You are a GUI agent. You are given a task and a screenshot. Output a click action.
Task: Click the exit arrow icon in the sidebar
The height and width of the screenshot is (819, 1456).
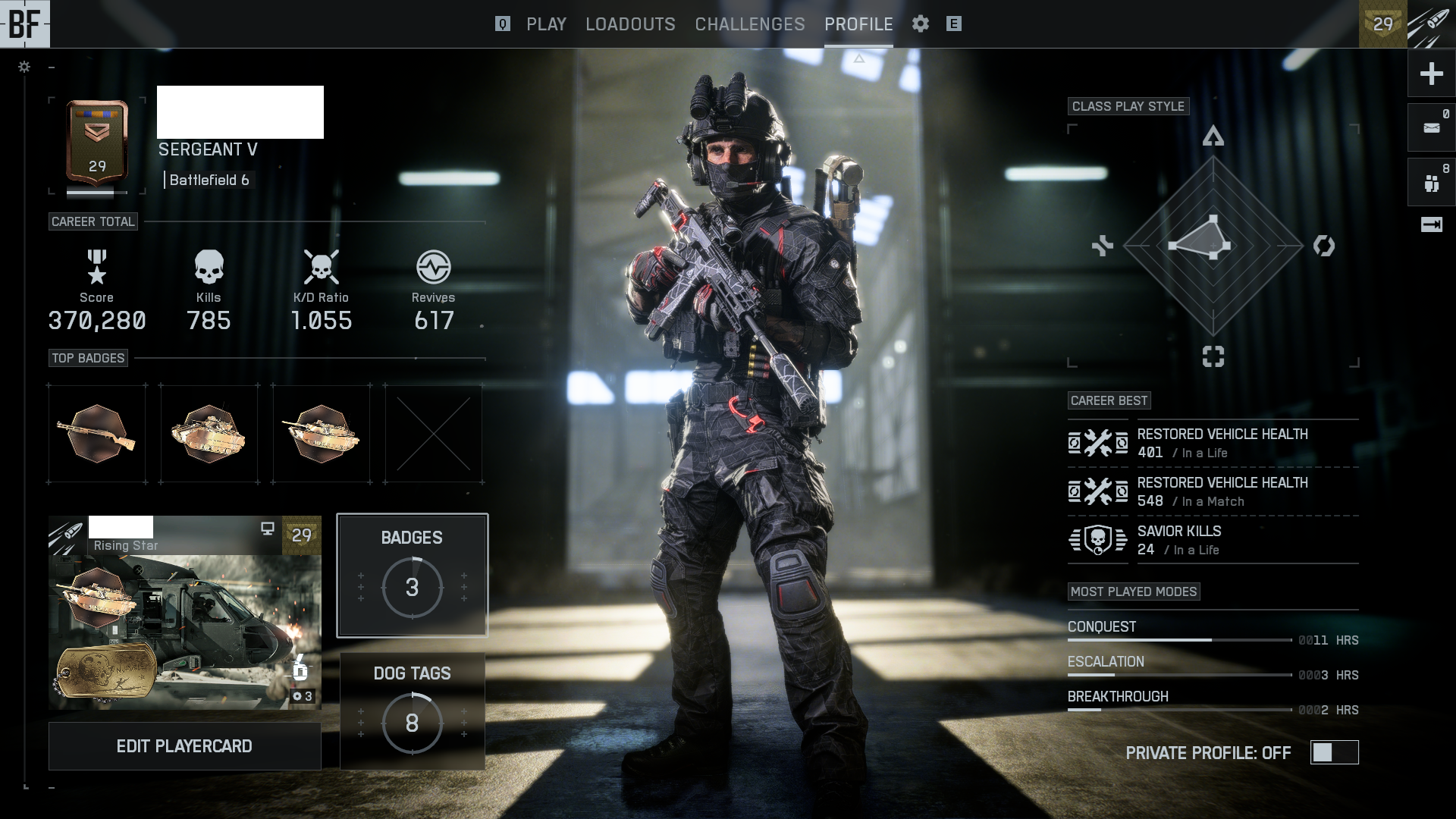pos(1431,224)
